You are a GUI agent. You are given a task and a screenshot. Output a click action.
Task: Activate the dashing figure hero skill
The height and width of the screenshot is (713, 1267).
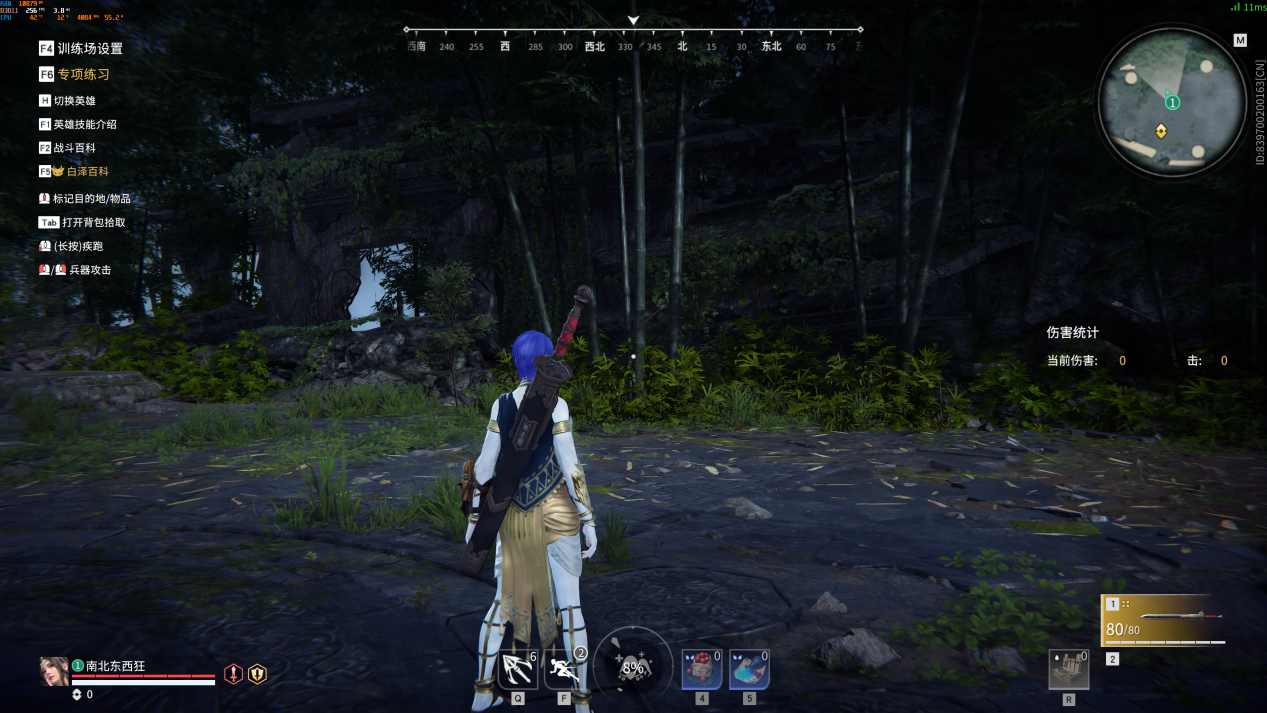pyautogui.click(x=564, y=669)
